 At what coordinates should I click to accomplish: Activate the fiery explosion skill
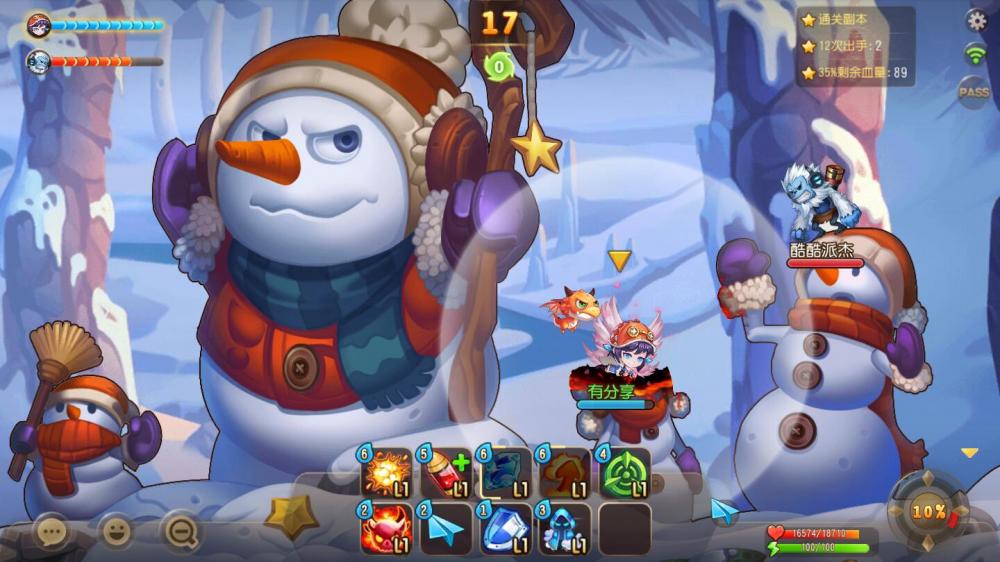[x=386, y=474]
